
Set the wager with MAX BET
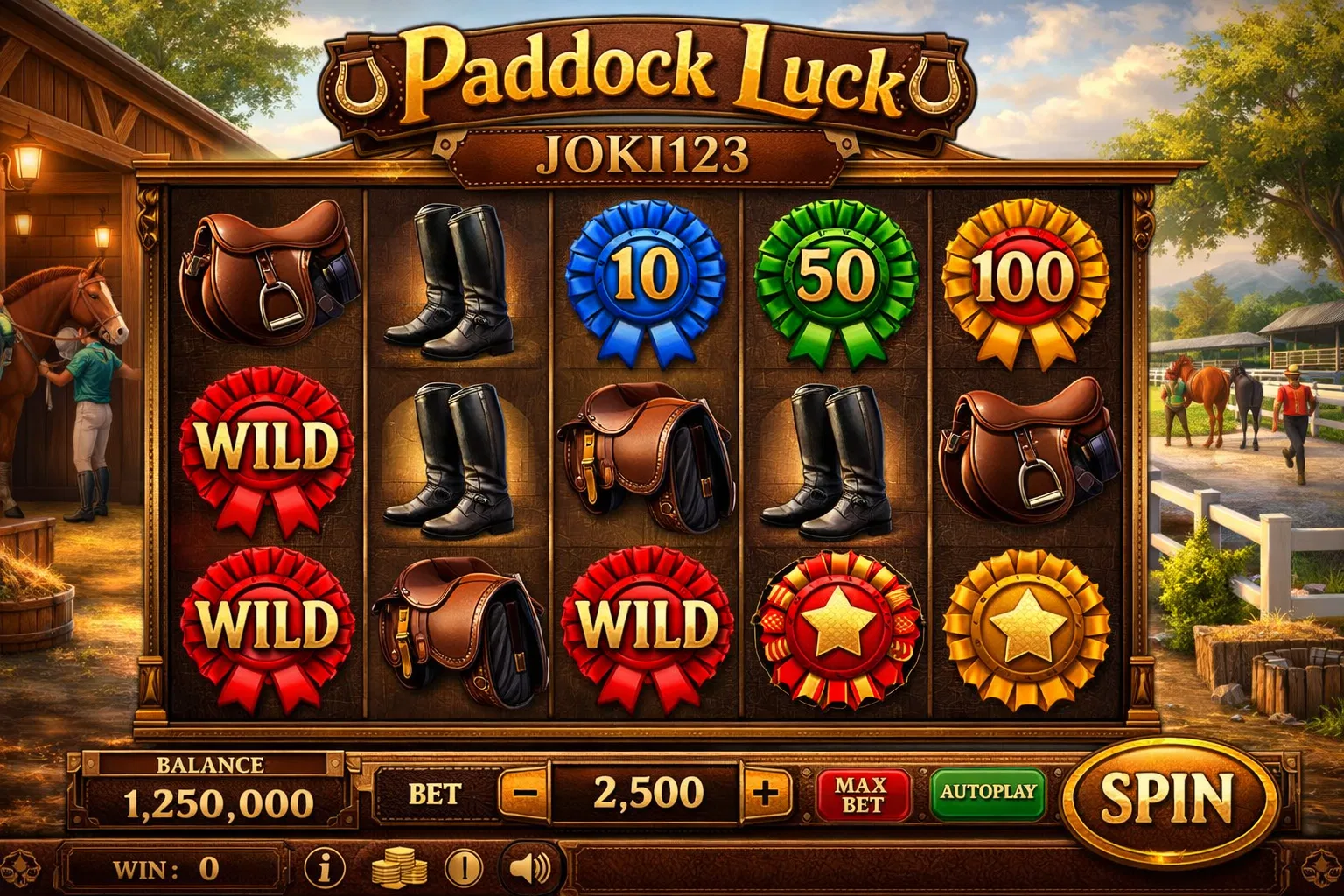pyautogui.click(x=863, y=794)
